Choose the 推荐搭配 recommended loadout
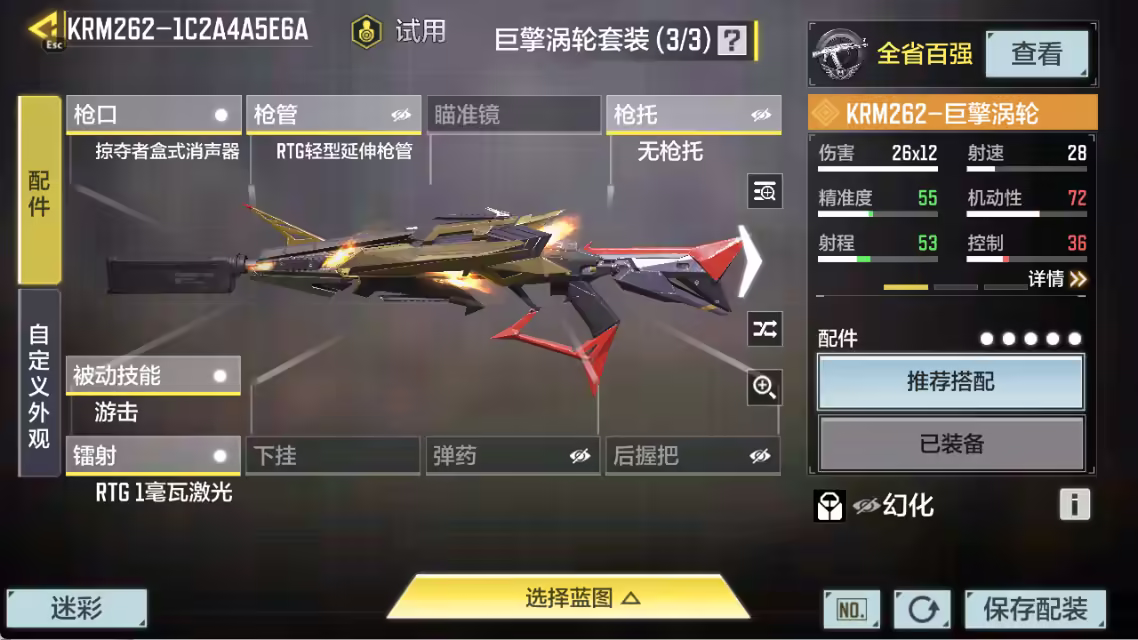This screenshot has height=640, width=1138. point(950,382)
